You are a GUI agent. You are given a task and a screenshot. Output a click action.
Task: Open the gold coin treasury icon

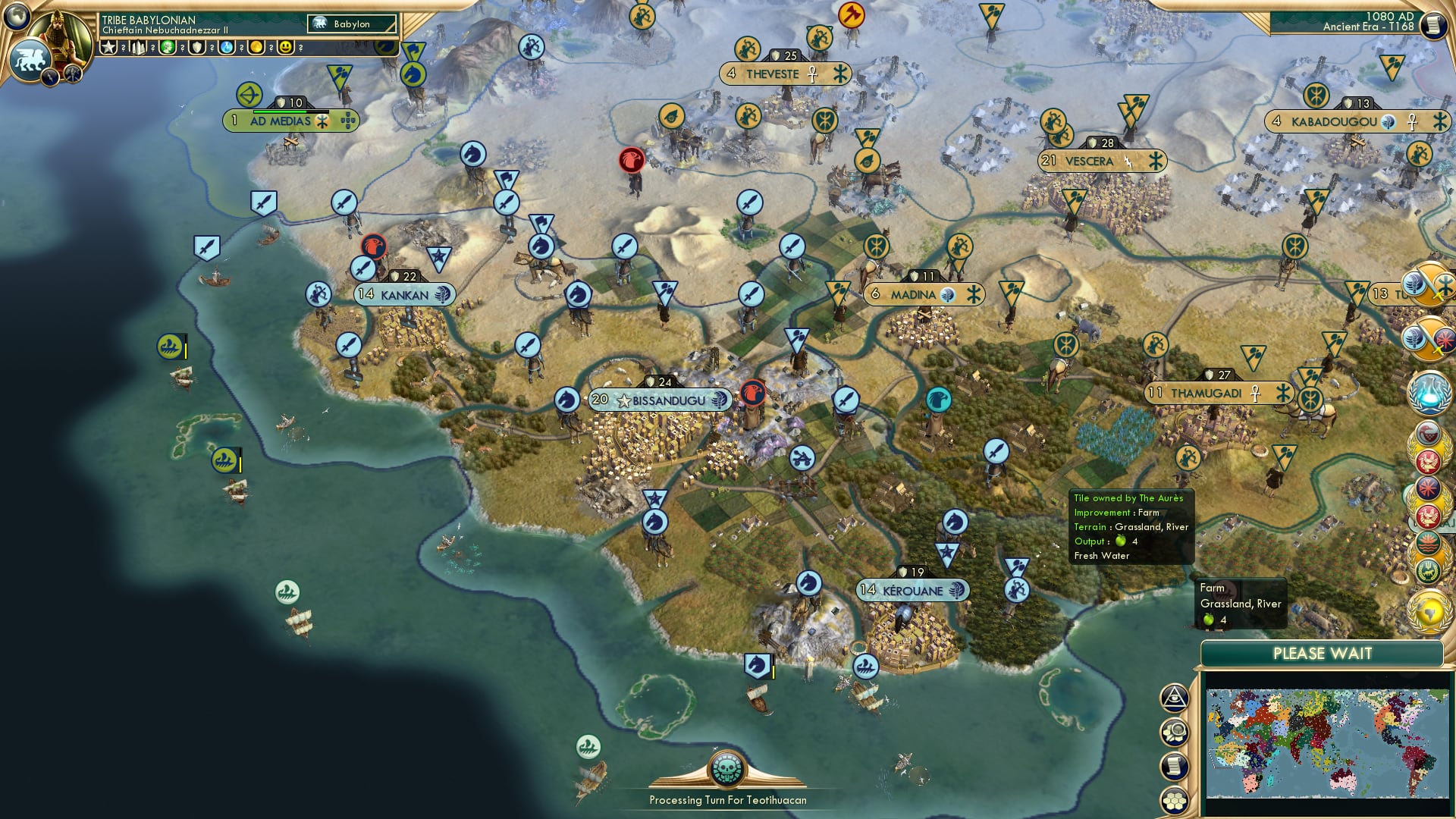256,47
